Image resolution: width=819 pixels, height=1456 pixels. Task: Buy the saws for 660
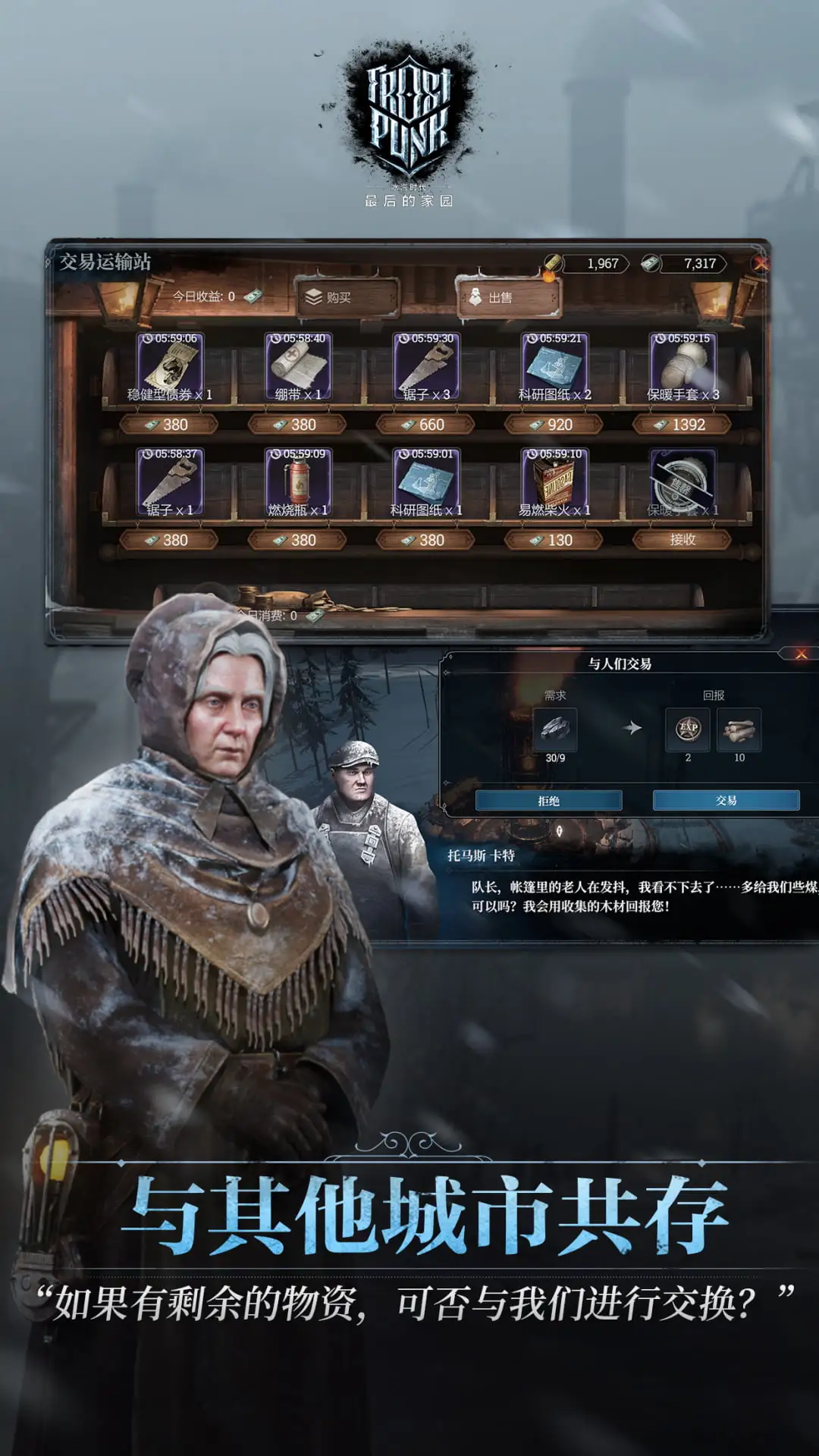click(x=426, y=425)
